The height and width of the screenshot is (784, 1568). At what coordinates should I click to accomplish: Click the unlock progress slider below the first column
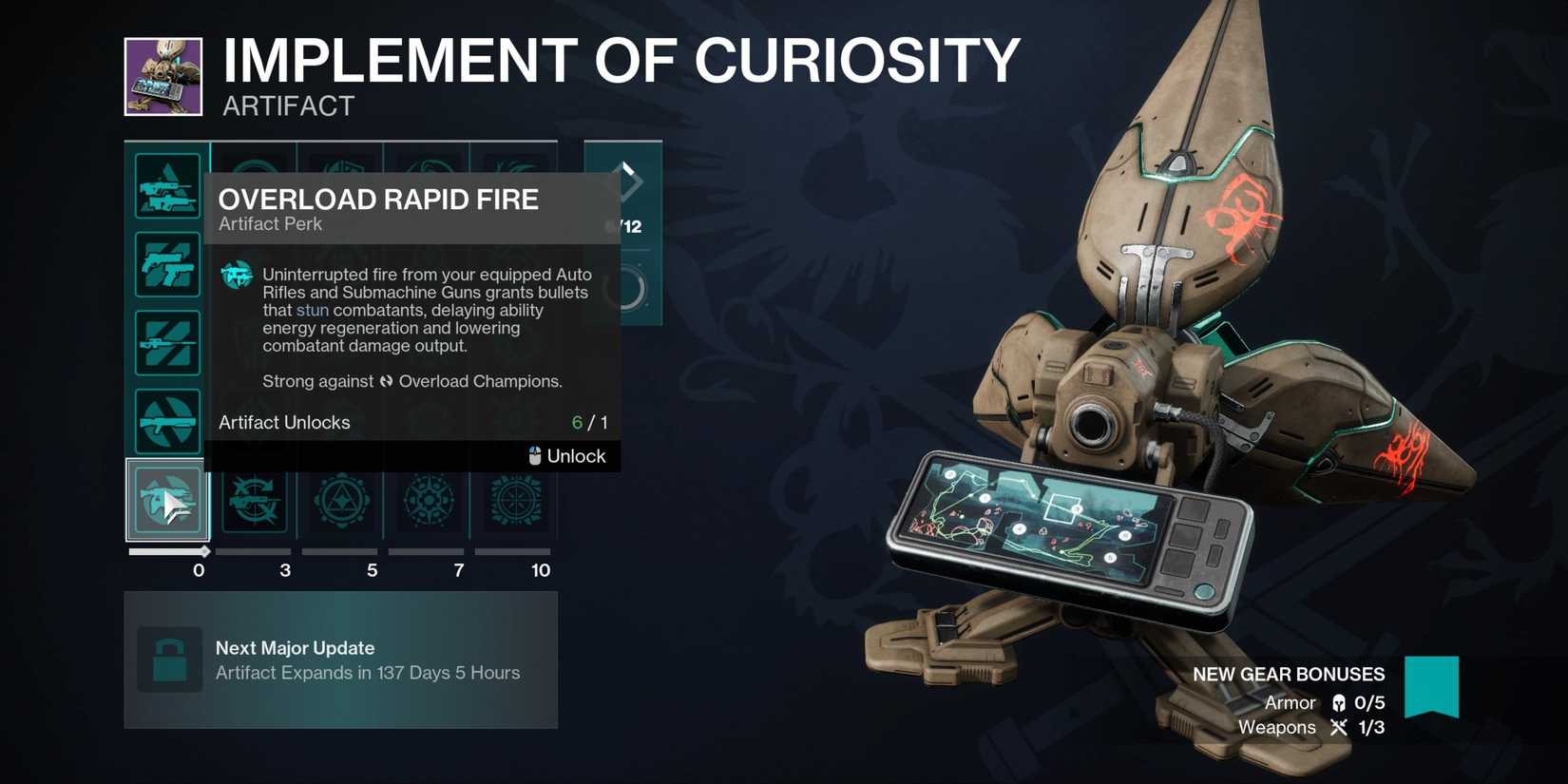(169, 551)
